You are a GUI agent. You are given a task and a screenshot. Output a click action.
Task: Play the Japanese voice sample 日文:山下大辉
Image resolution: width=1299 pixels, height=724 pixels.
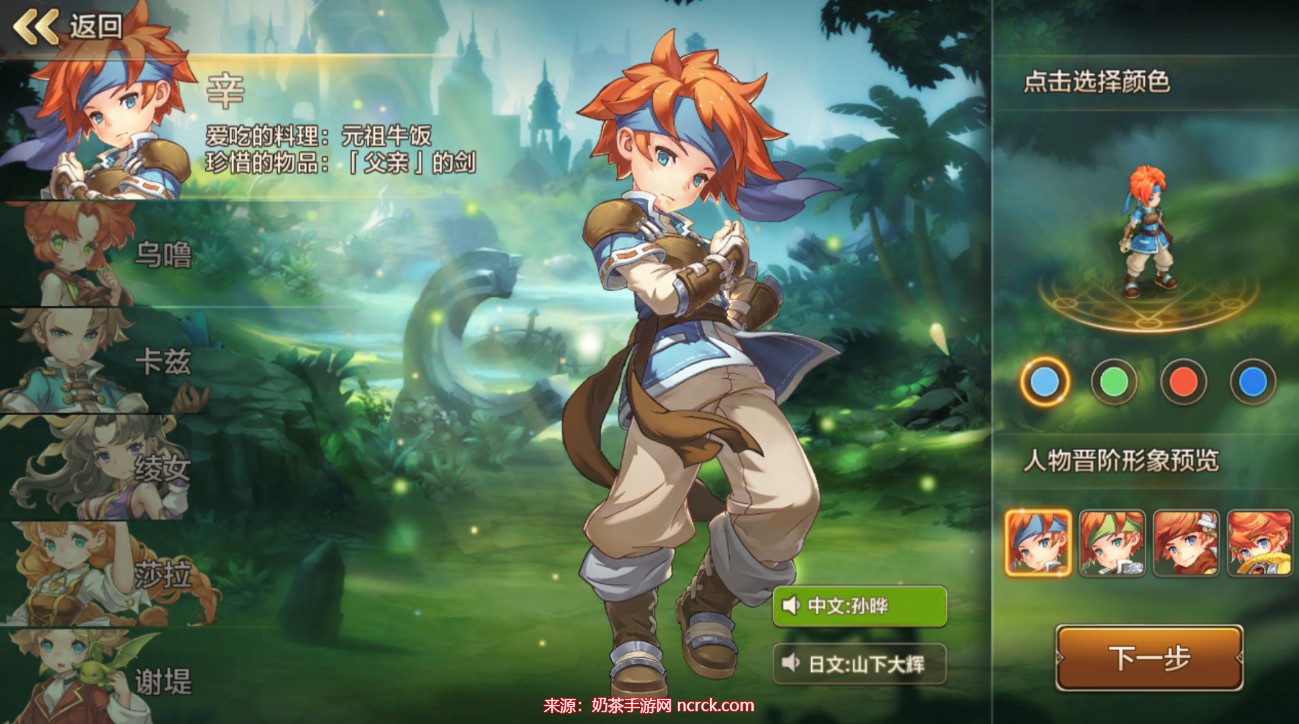coord(860,663)
